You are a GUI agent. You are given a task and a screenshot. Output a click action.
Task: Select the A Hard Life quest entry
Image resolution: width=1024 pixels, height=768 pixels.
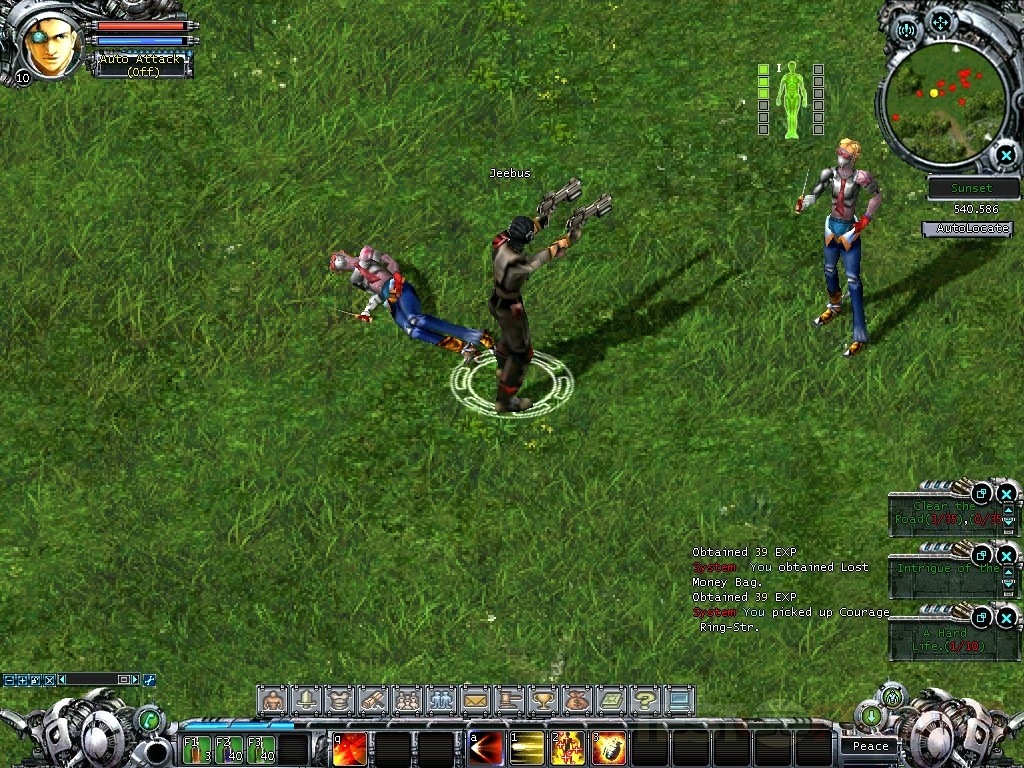pos(939,640)
